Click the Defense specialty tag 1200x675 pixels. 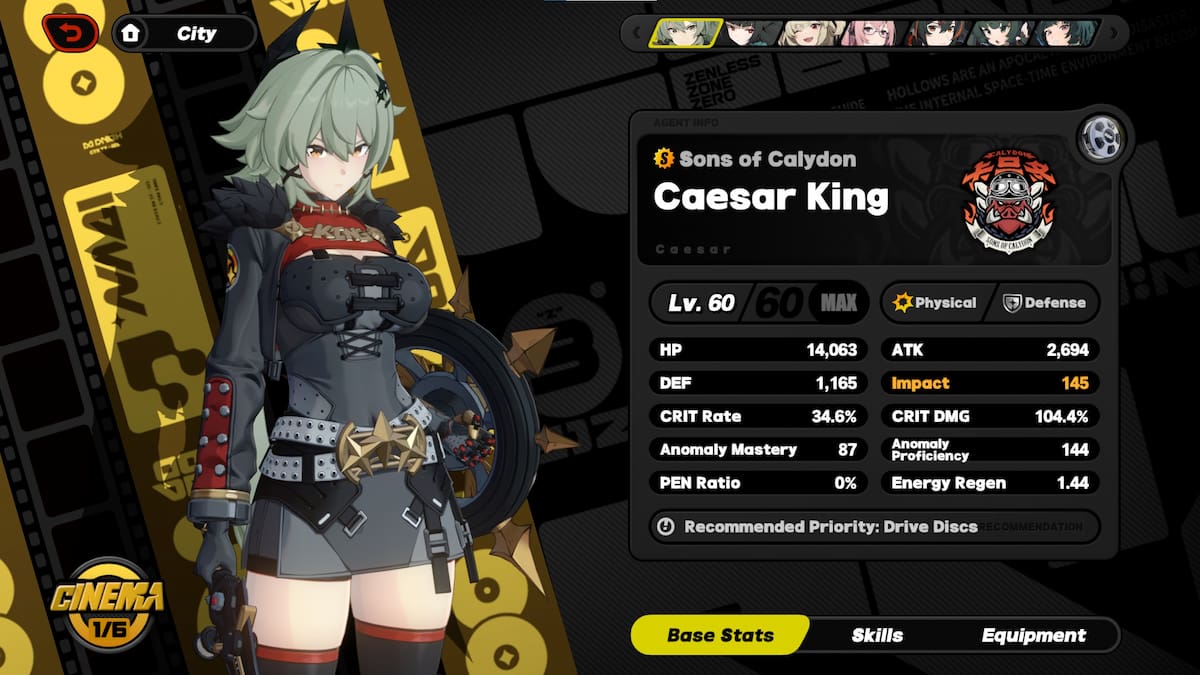pos(1045,302)
